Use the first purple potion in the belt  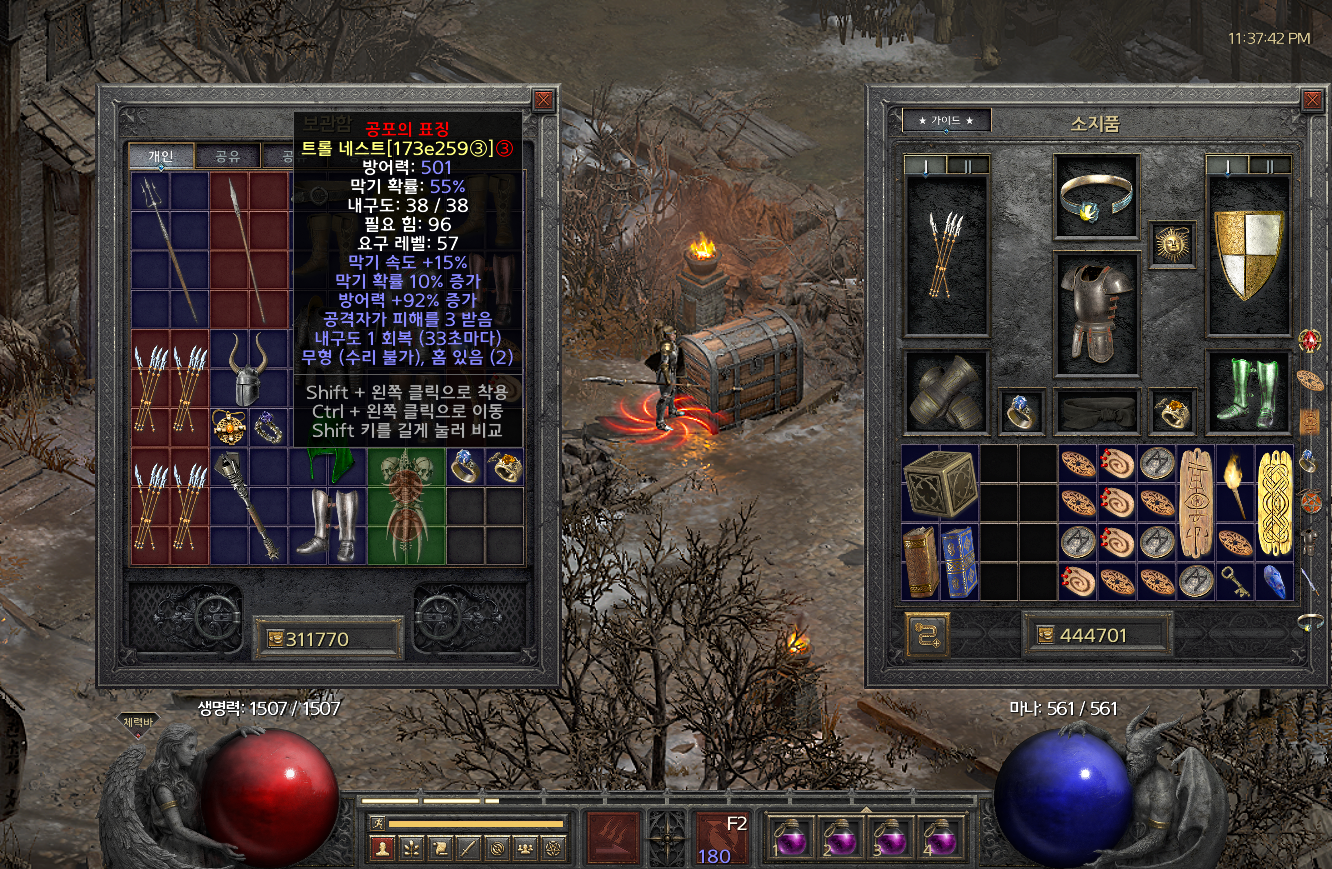point(790,836)
